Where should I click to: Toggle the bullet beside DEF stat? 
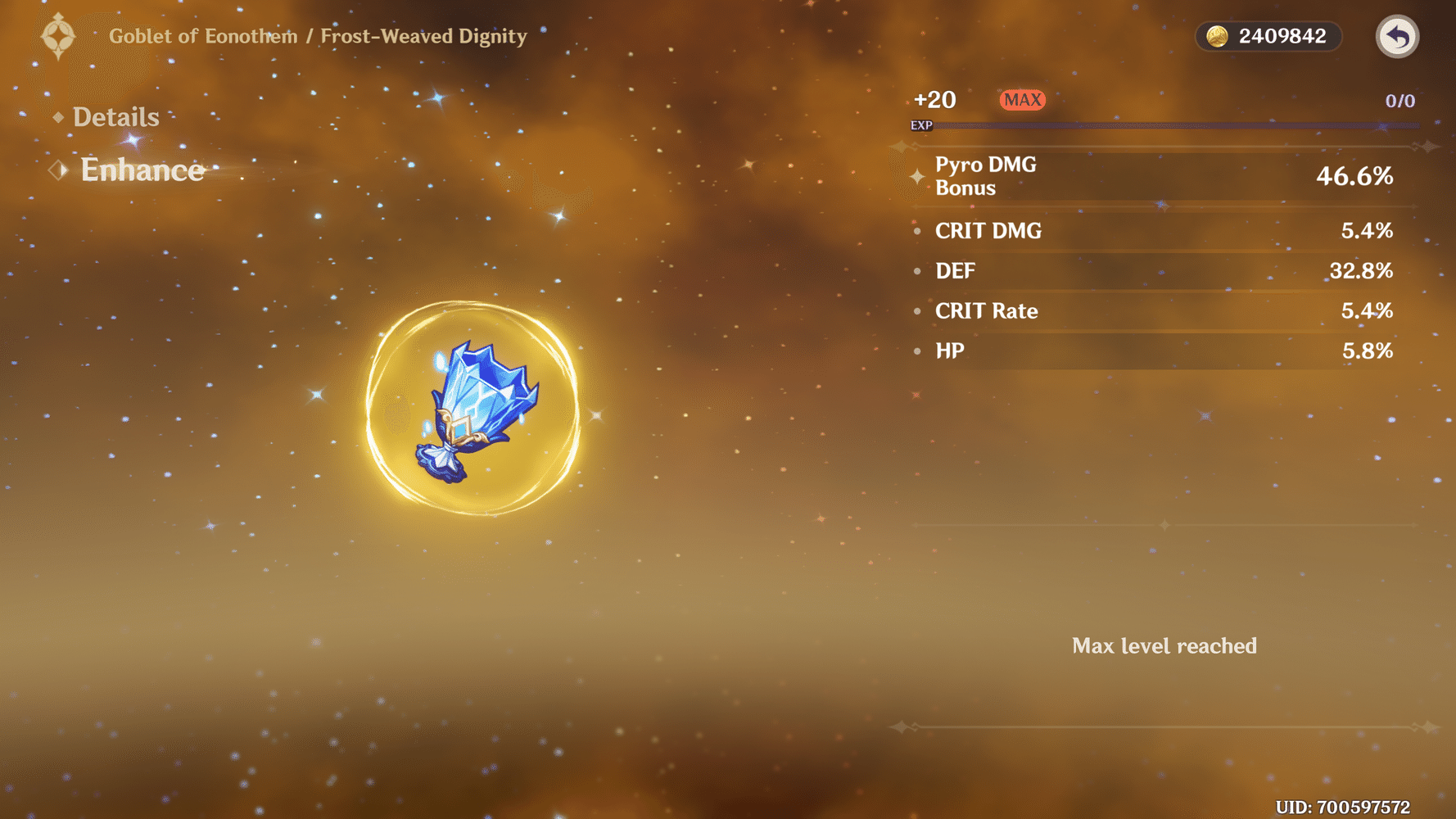(916, 270)
